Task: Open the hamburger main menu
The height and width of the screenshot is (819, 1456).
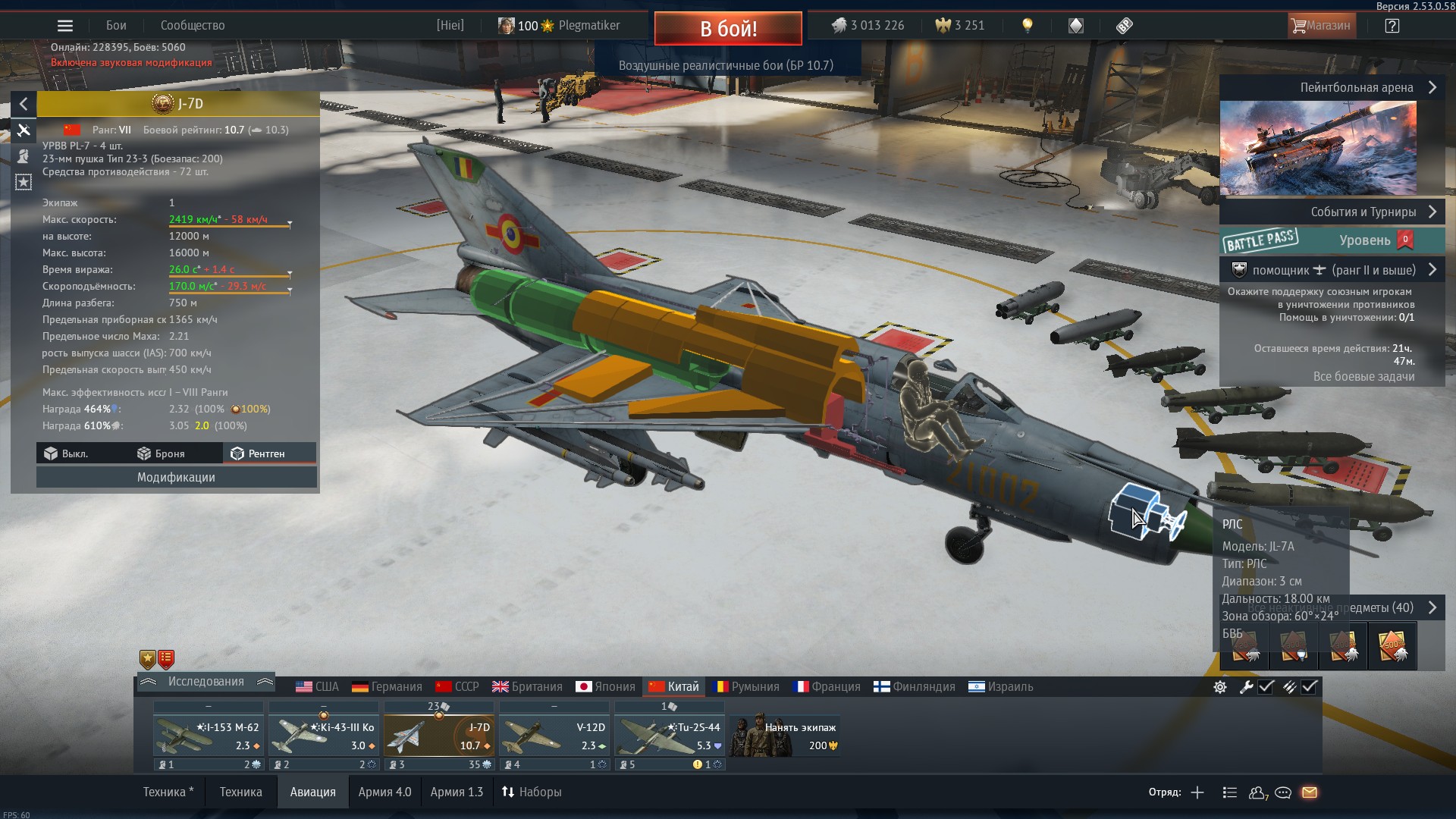Action: click(65, 26)
